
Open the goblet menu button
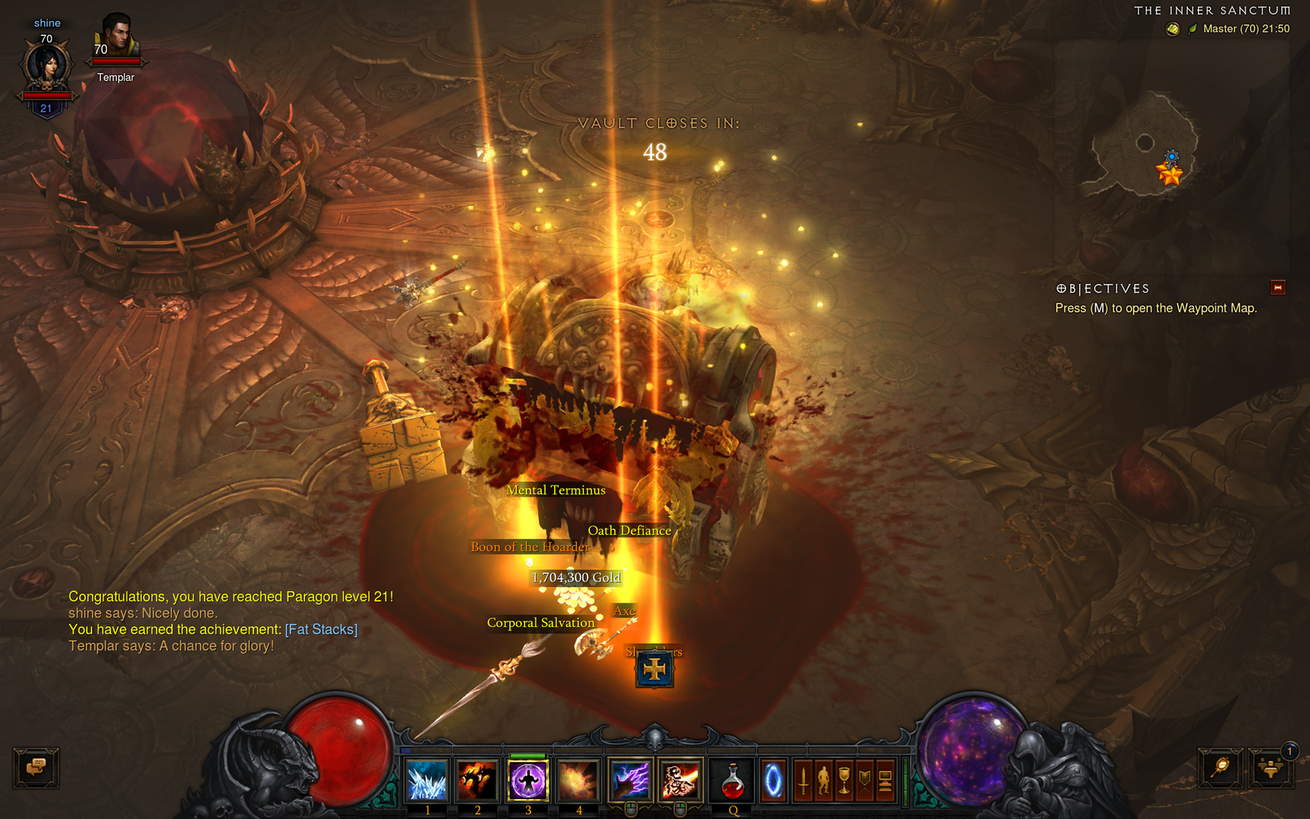pyautogui.click(x=844, y=779)
